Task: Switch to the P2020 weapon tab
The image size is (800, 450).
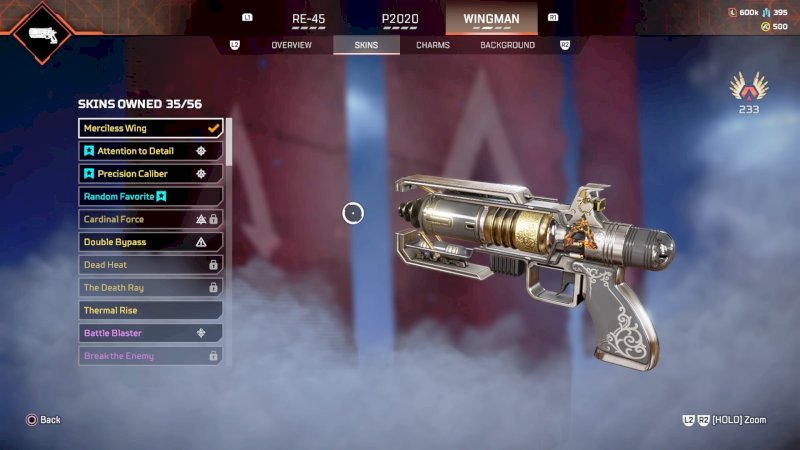Action: pyautogui.click(x=400, y=18)
